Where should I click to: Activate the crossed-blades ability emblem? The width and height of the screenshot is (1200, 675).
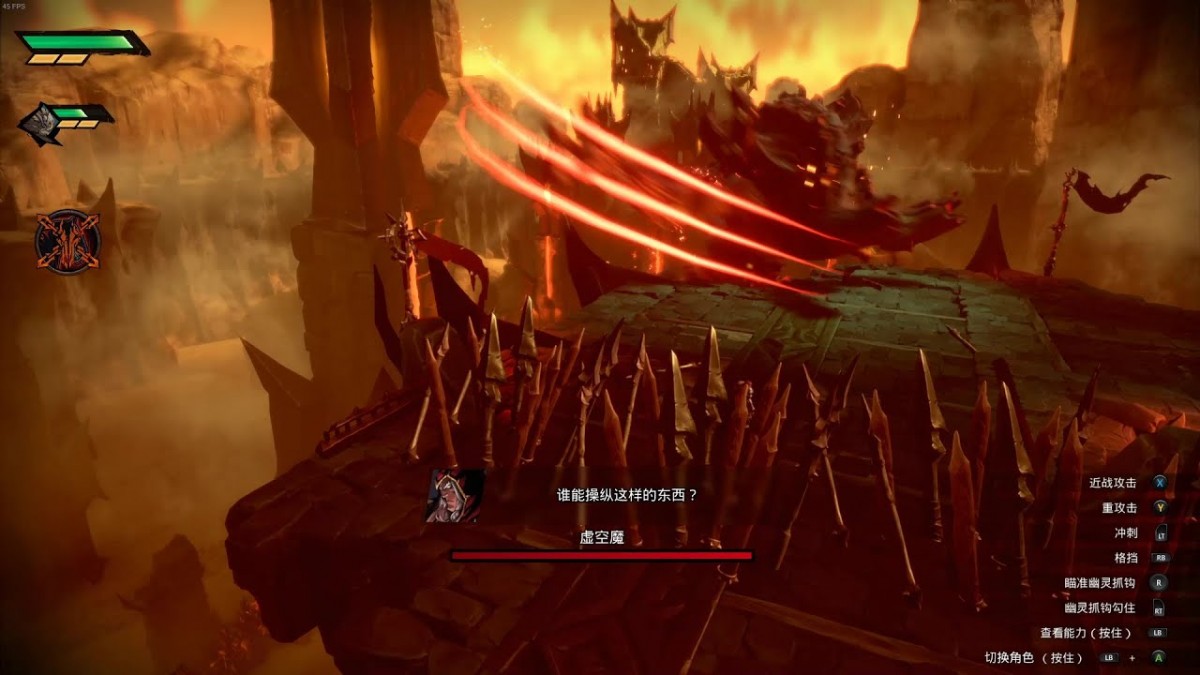pyautogui.click(x=67, y=242)
